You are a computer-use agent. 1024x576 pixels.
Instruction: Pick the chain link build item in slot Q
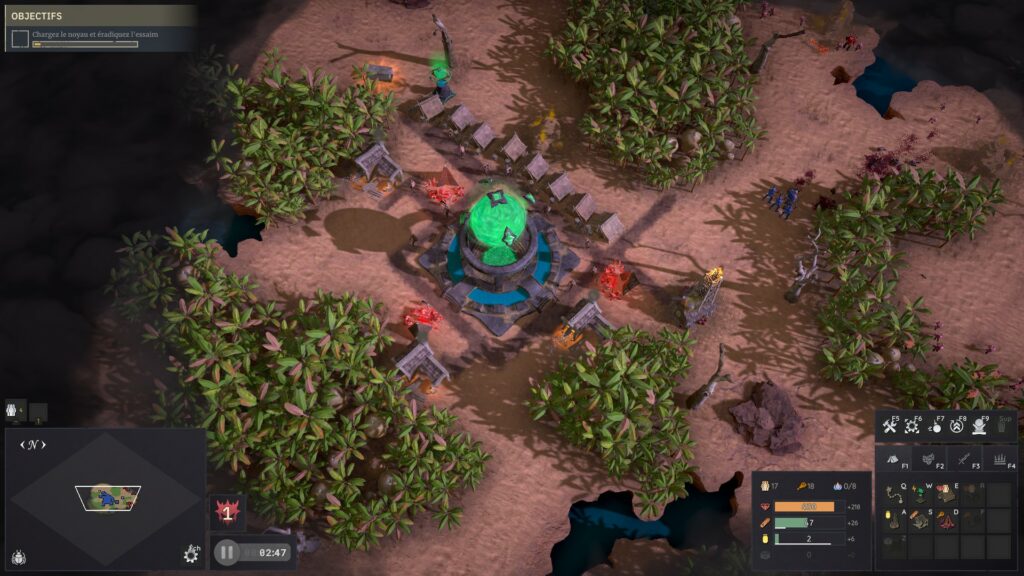pos(894,494)
